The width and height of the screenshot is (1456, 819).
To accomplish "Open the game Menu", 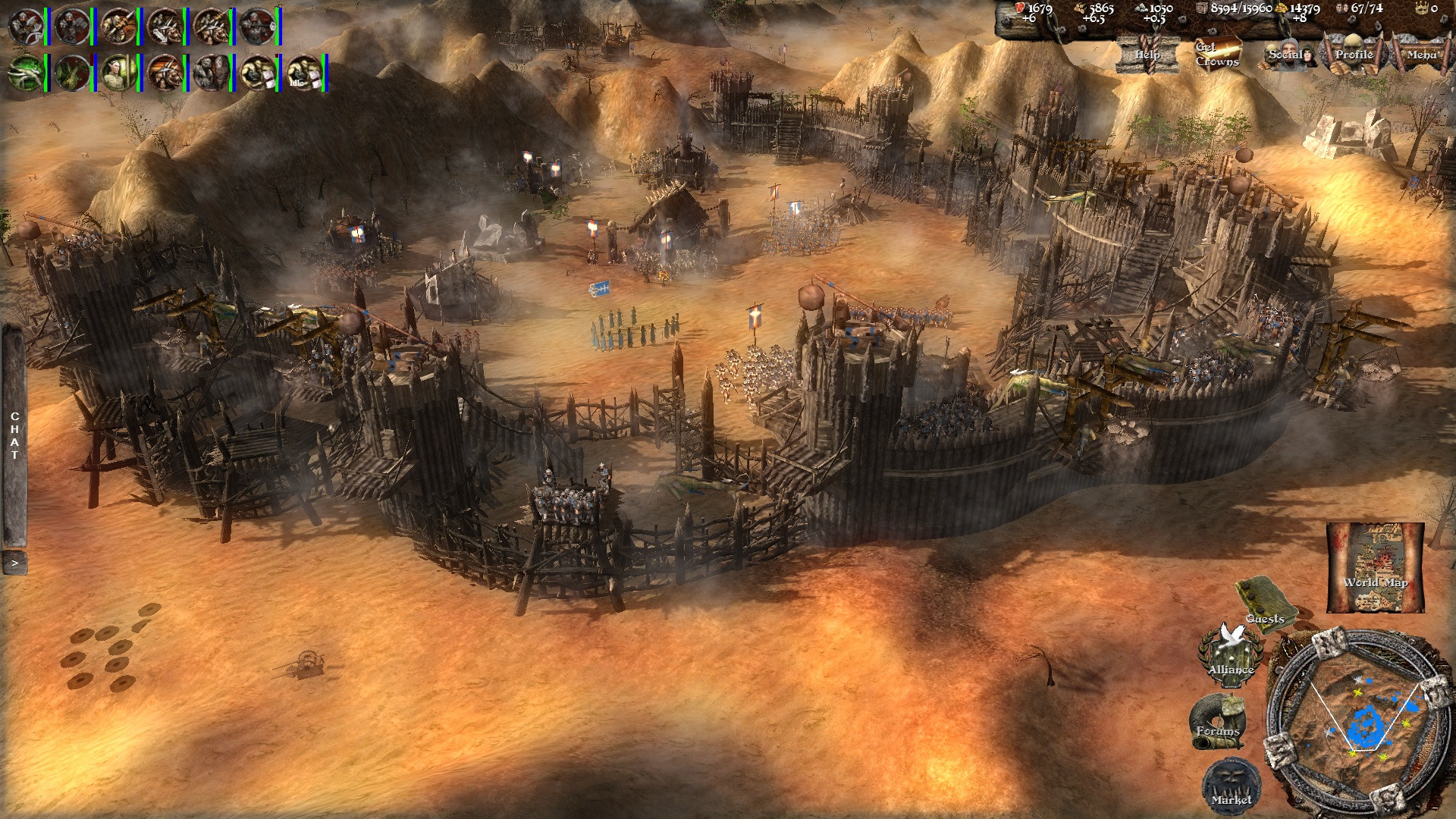I will (x=1420, y=54).
